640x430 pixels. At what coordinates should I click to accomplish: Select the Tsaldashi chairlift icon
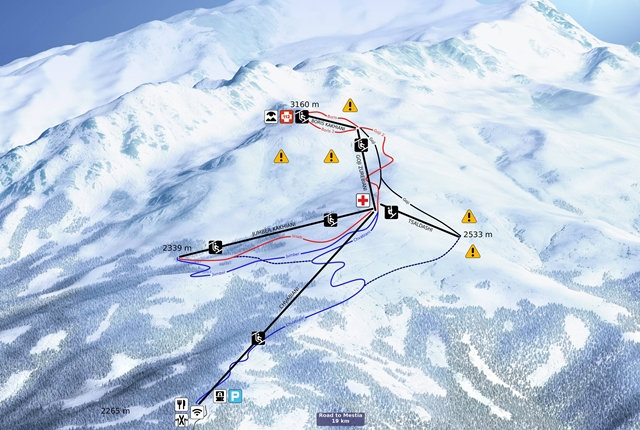tap(390, 211)
